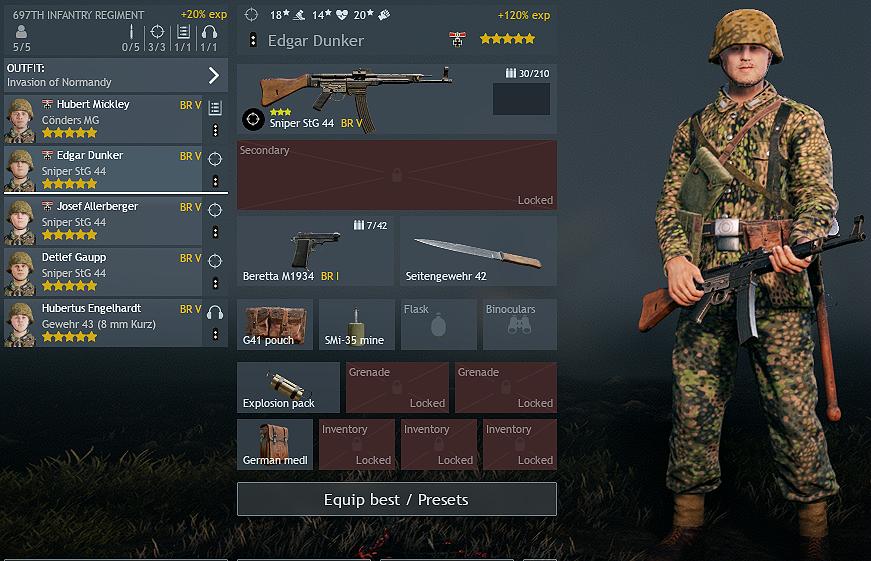Pick soldier Hubertus Engelhardt
This screenshot has height=561, width=871.
click(105, 323)
